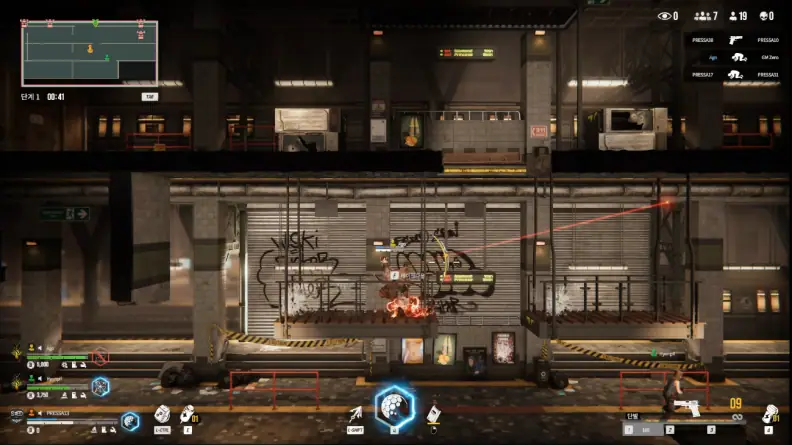Click the skull kill count icon
The height and width of the screenshot is (445, 792).
(765, 16)
